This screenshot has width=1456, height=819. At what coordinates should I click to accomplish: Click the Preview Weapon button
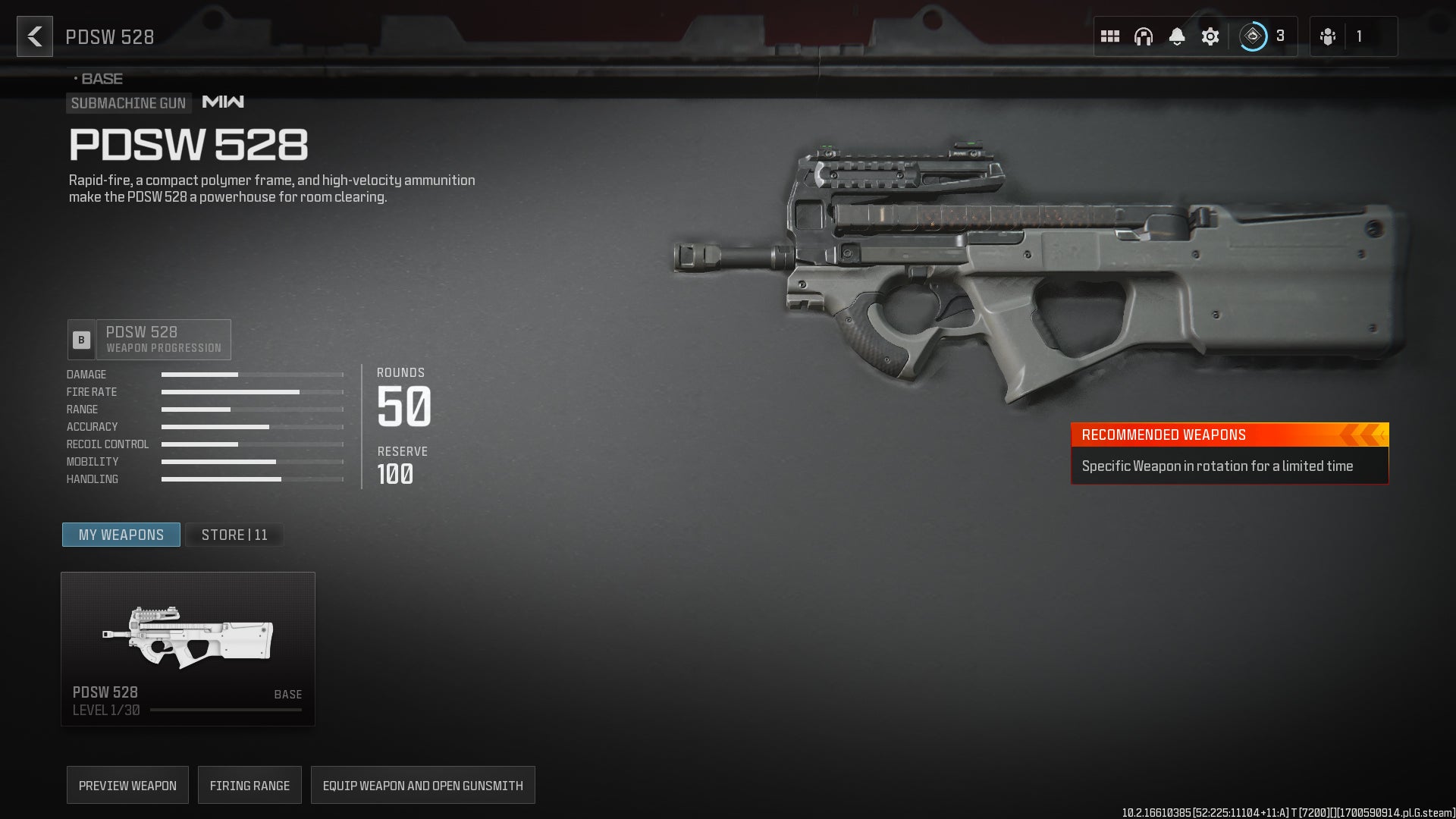point(127,785)
